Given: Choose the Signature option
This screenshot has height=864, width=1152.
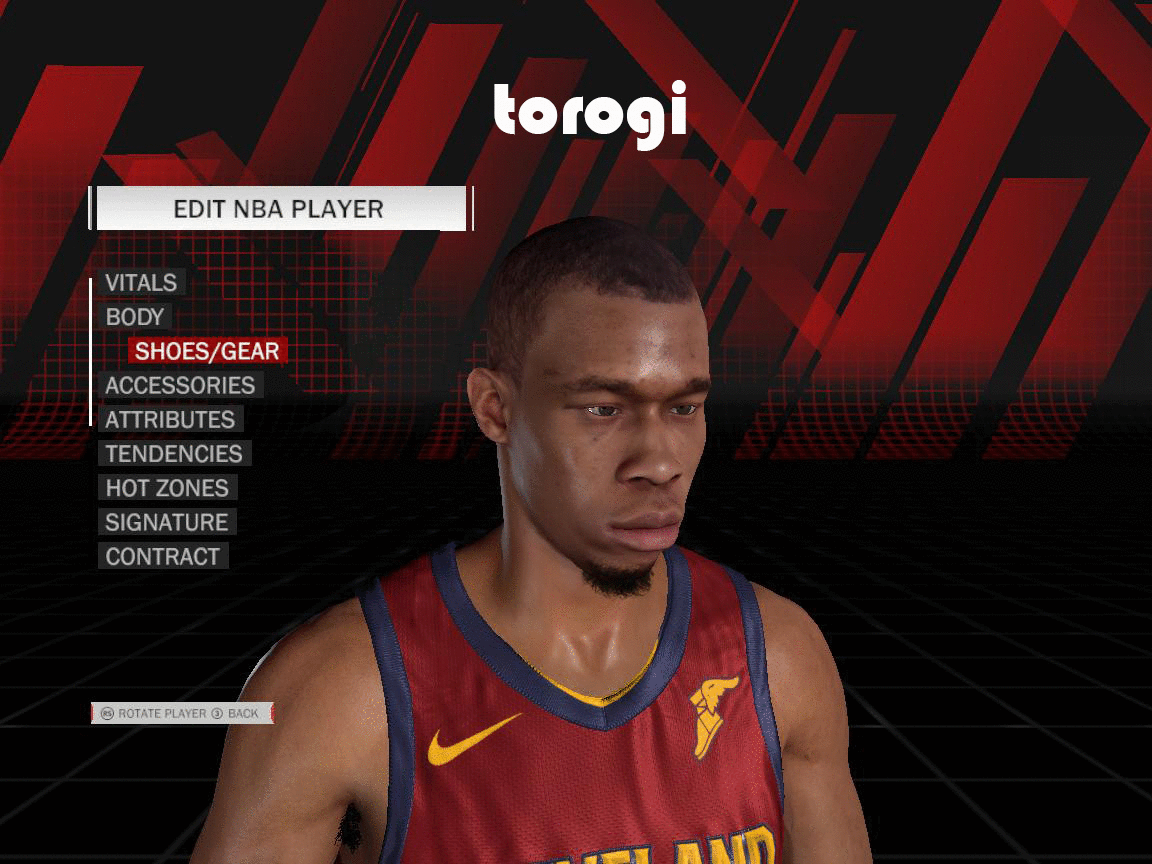Looking at the screenshot, I should [x=167, y=522].
